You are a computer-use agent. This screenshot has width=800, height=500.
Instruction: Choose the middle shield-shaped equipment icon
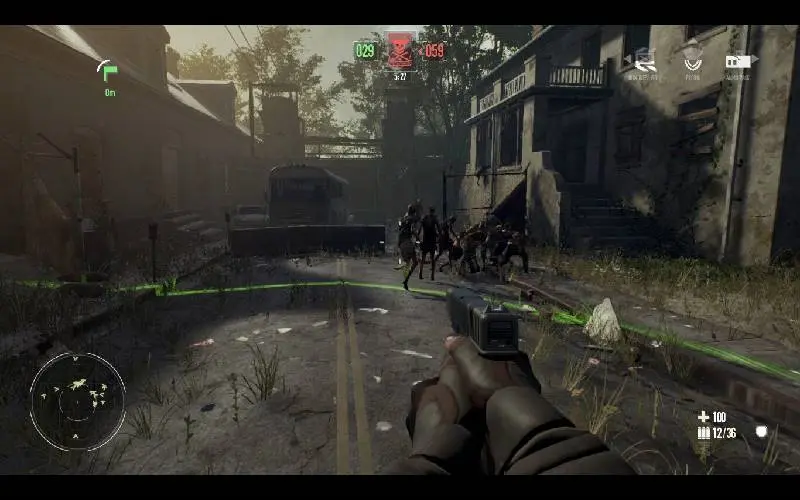pos(692,60)
